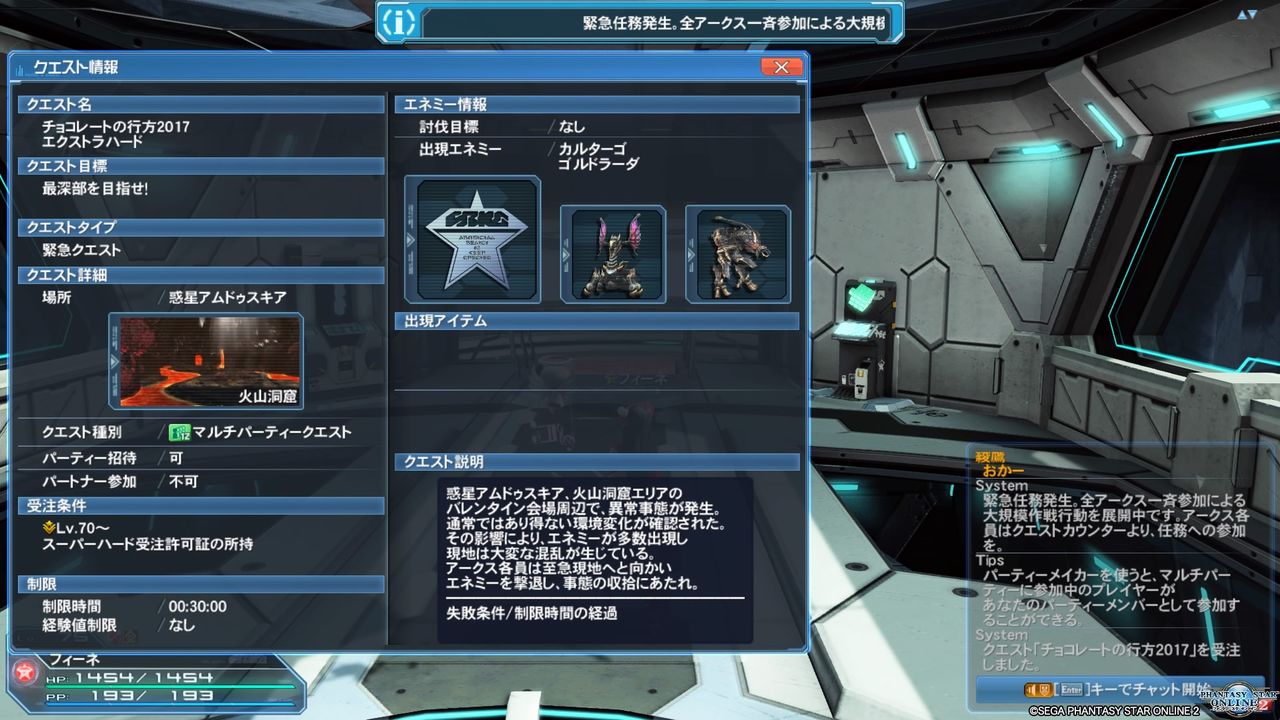Click the quest info window title bar icon

[x=18, y=67]
